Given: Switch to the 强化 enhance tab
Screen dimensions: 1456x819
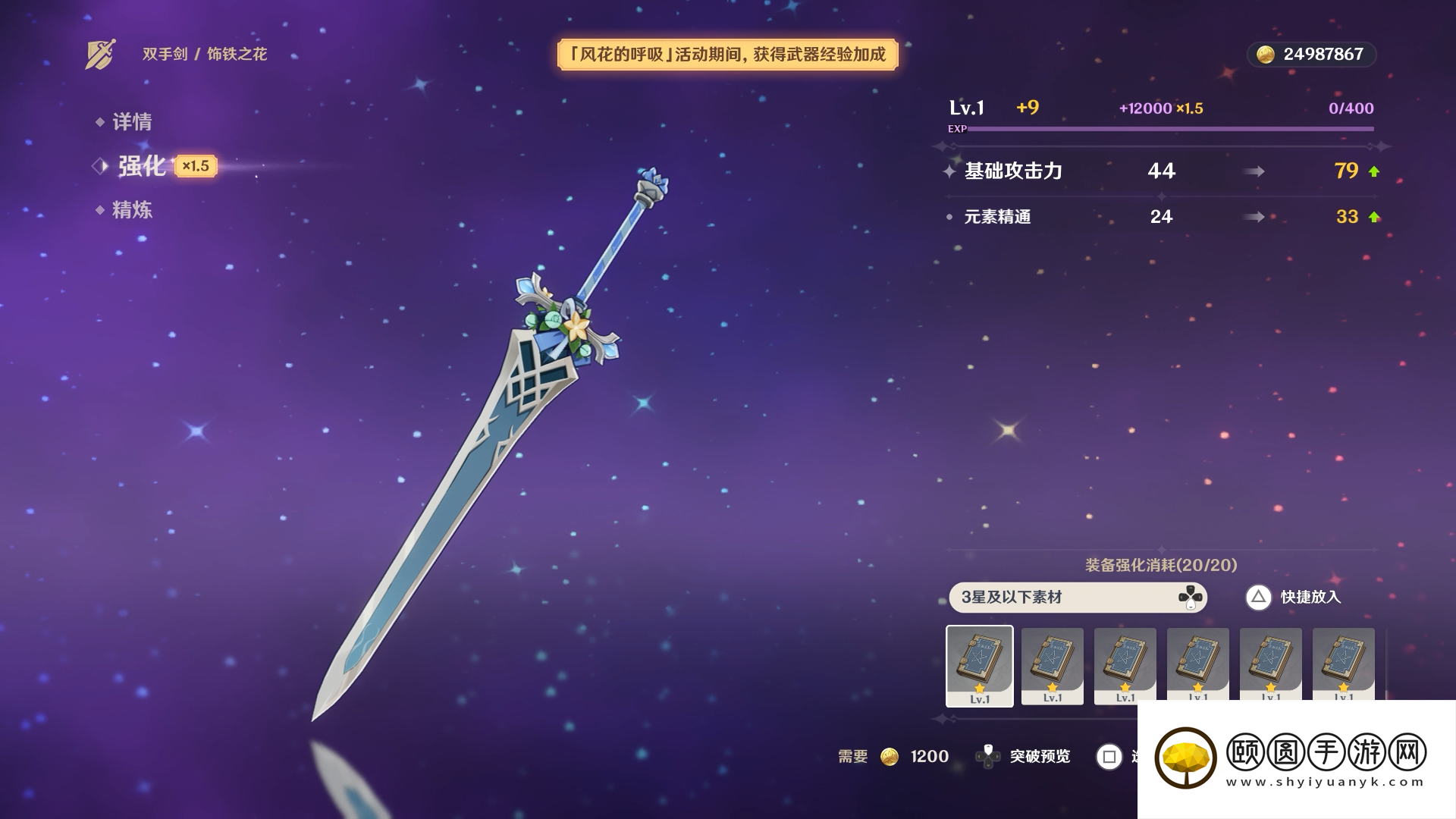Looking at the screenshot, I should (142, 166).
